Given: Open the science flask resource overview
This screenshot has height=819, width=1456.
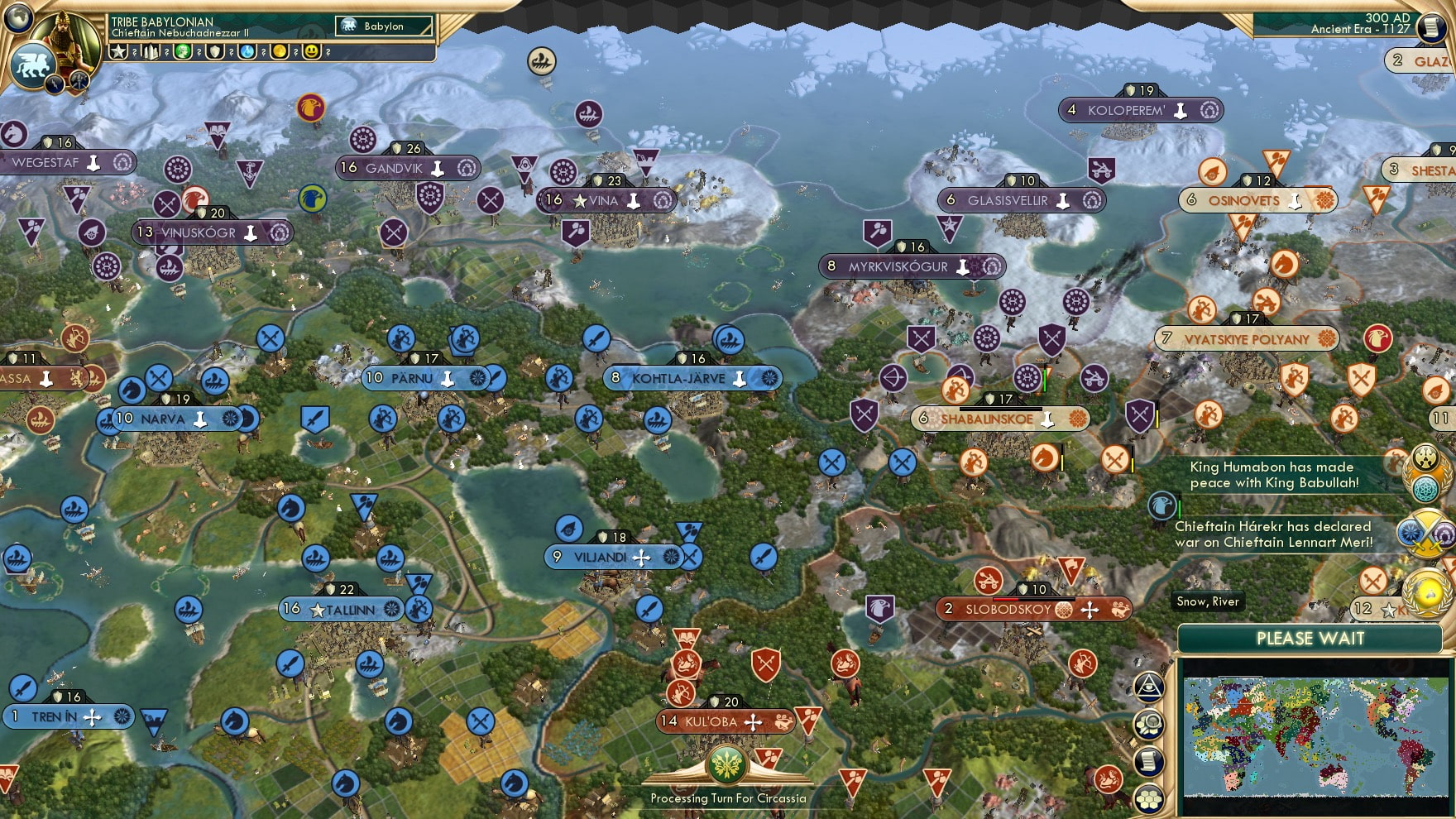Looking at the screenshot, I should point(246,52).
